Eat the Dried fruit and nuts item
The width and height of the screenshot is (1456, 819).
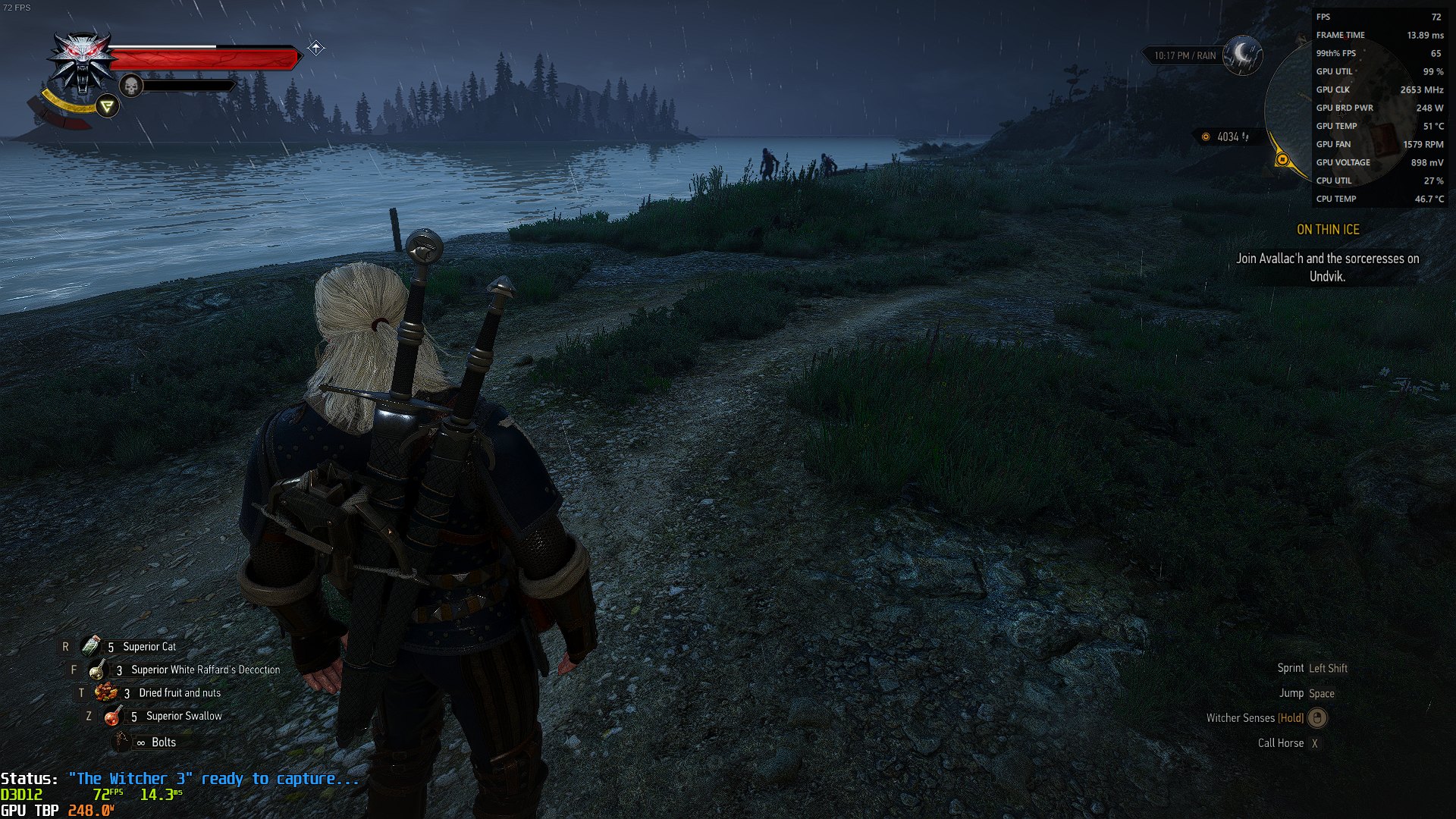[105, 692]
